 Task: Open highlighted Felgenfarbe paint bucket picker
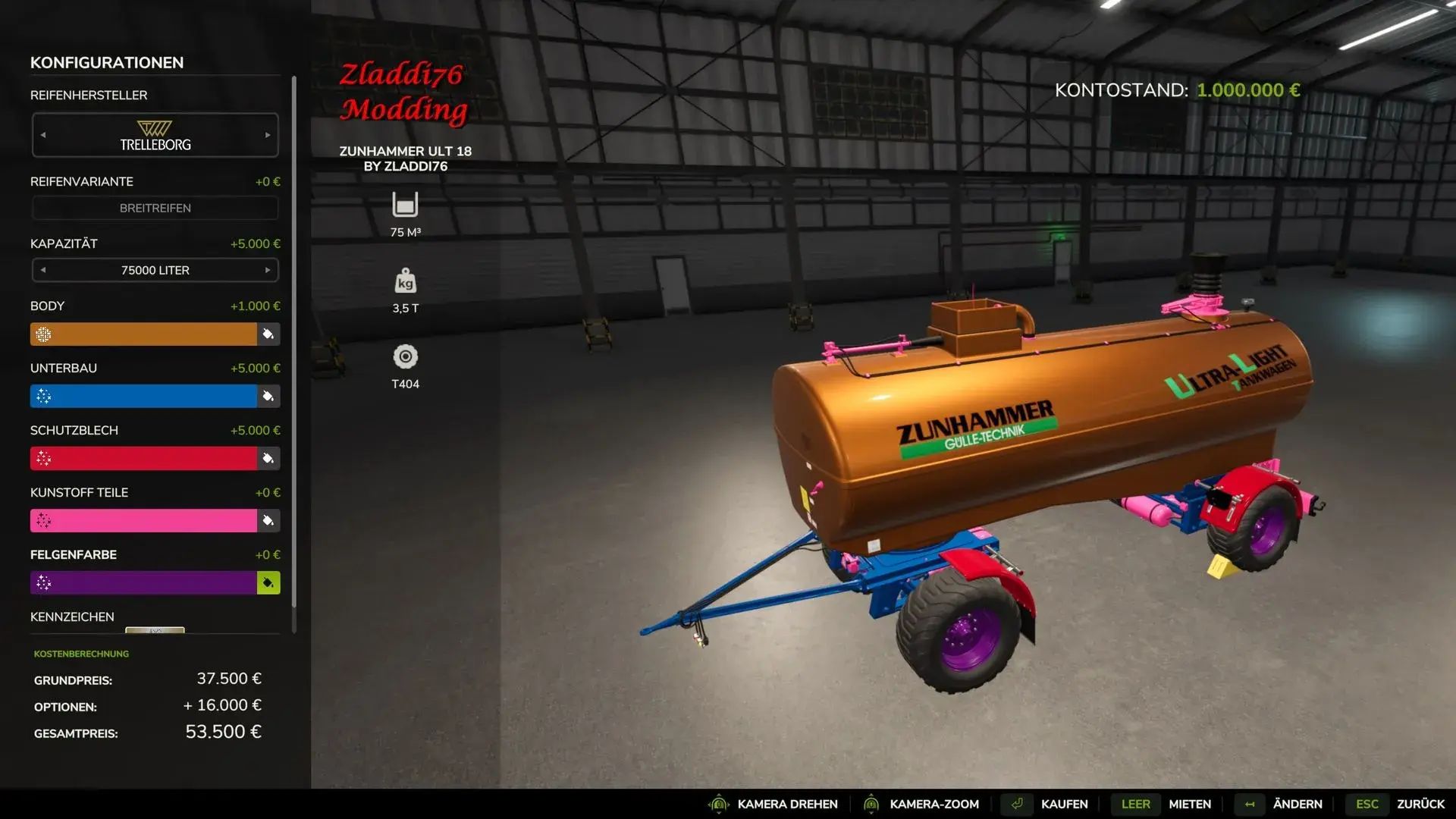tap(268, 583)
